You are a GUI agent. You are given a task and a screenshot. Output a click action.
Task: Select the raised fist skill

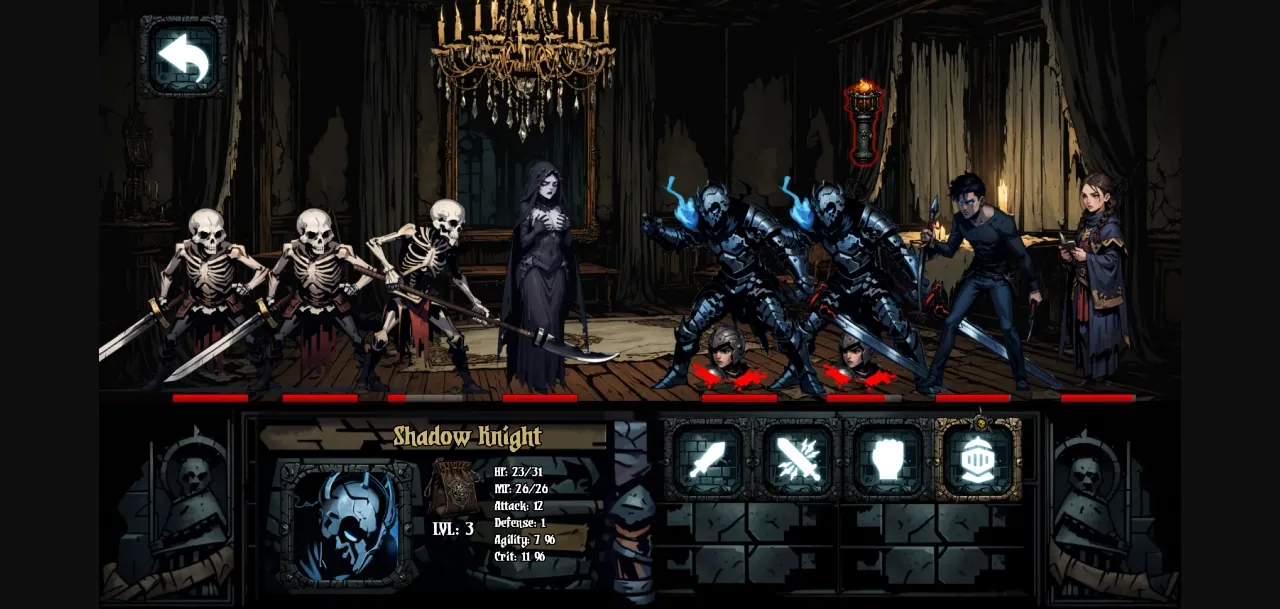(887, 460)
